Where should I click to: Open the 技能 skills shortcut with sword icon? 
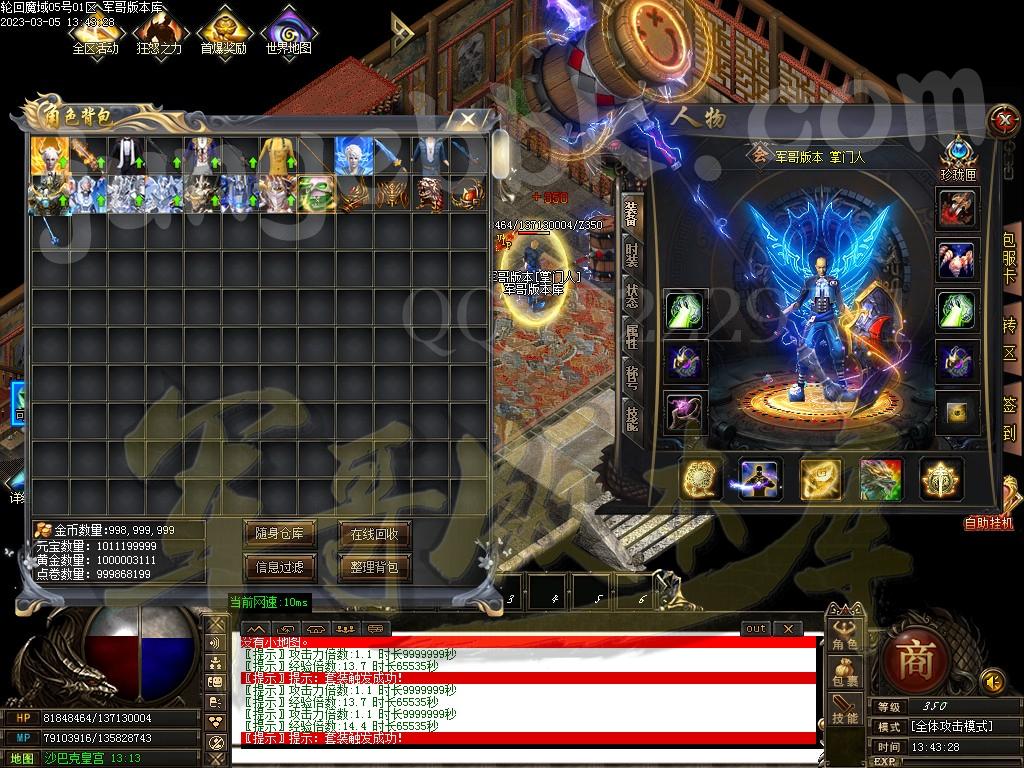(845, 709)
